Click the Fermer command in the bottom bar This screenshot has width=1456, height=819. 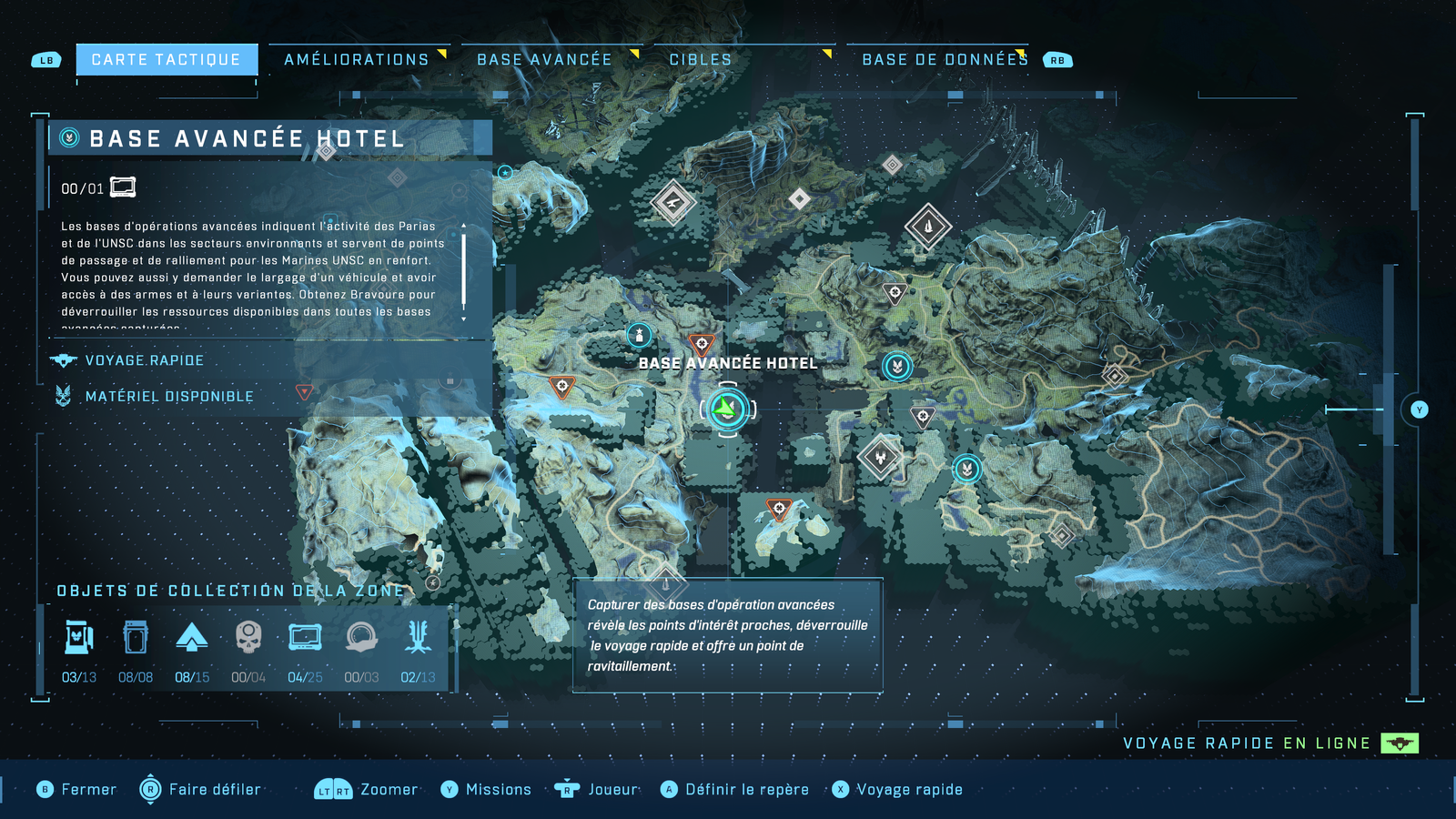coord(87,789)
